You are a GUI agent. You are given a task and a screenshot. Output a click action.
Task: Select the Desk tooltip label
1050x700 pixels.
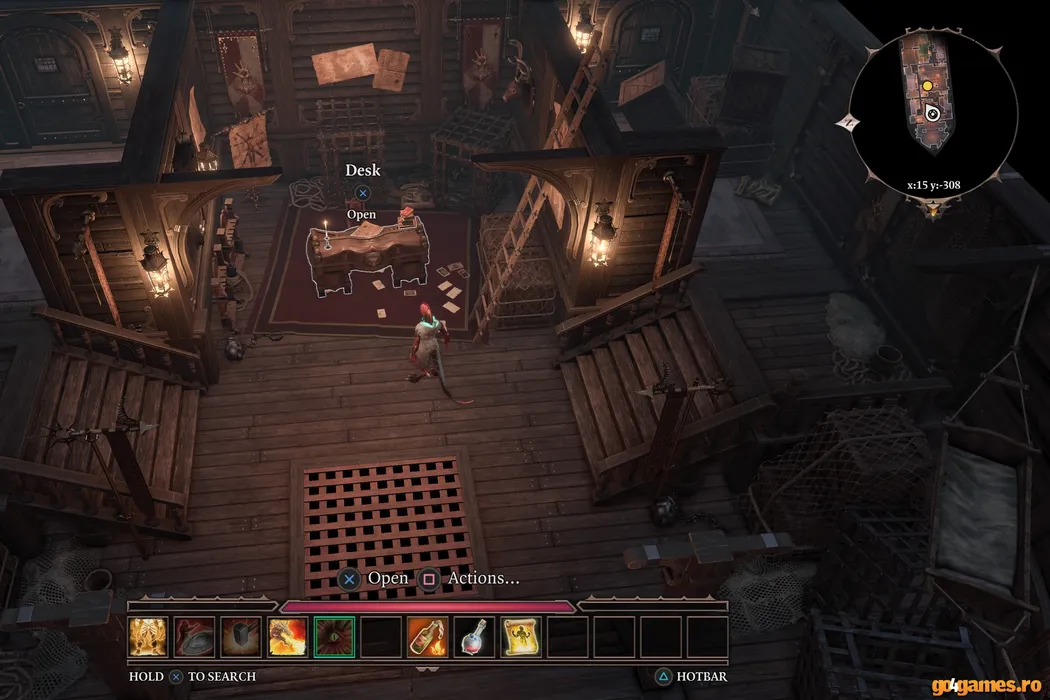[363, 170]
